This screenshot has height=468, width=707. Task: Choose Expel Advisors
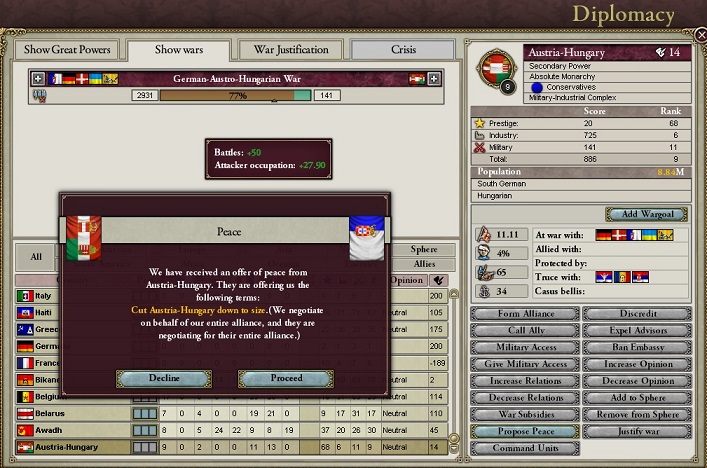tap(639, 330)
